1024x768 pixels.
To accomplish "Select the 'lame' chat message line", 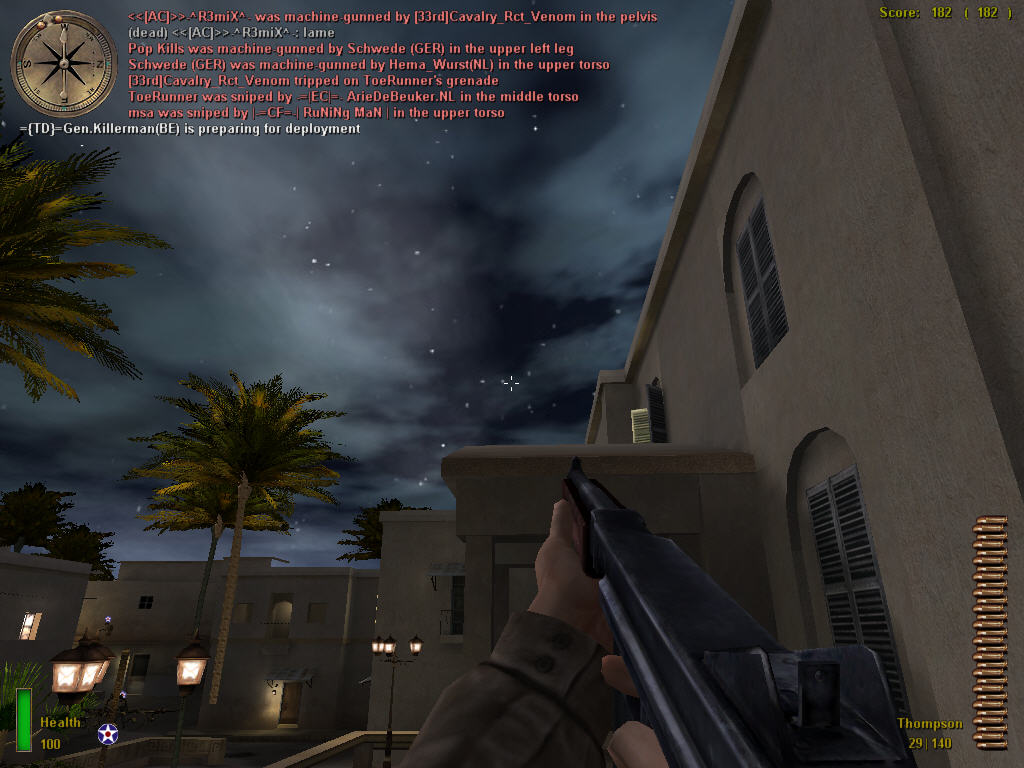I will click(x=231, y=33).
